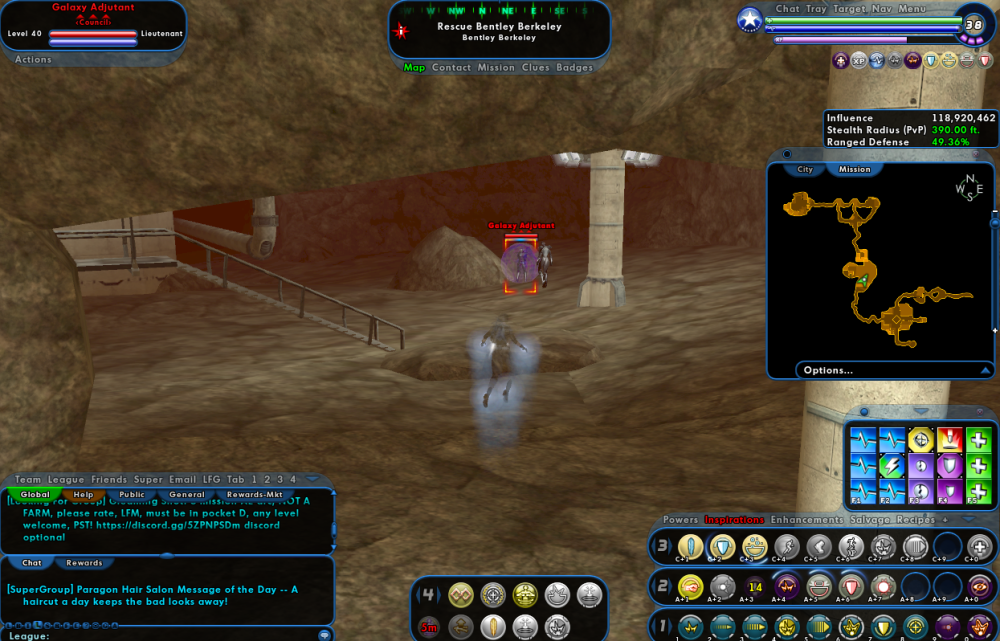Open the Friends list from chat bar
1000x641 pixels.
(109, 480)
